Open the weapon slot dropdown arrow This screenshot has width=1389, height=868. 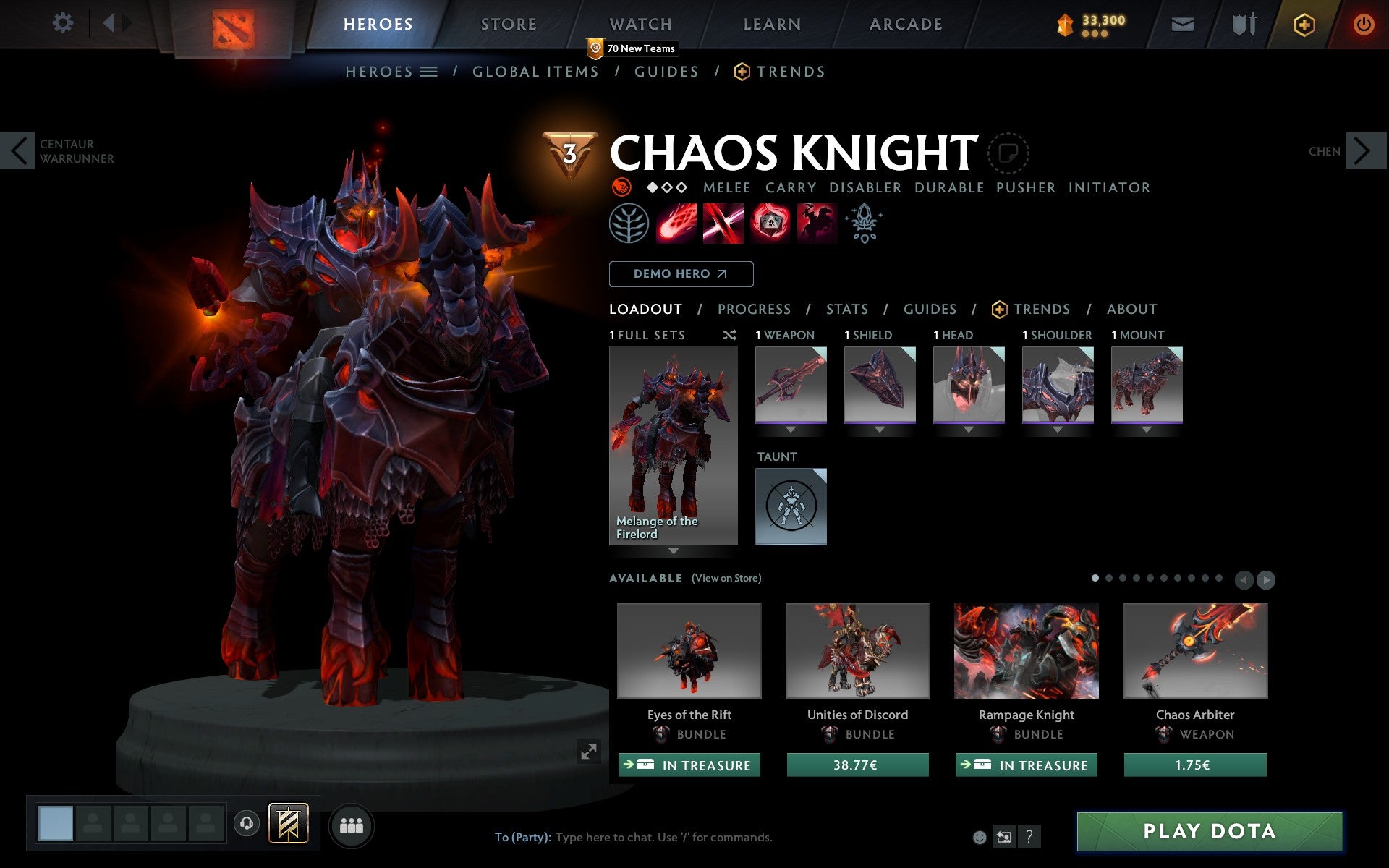tap(791, 429)
